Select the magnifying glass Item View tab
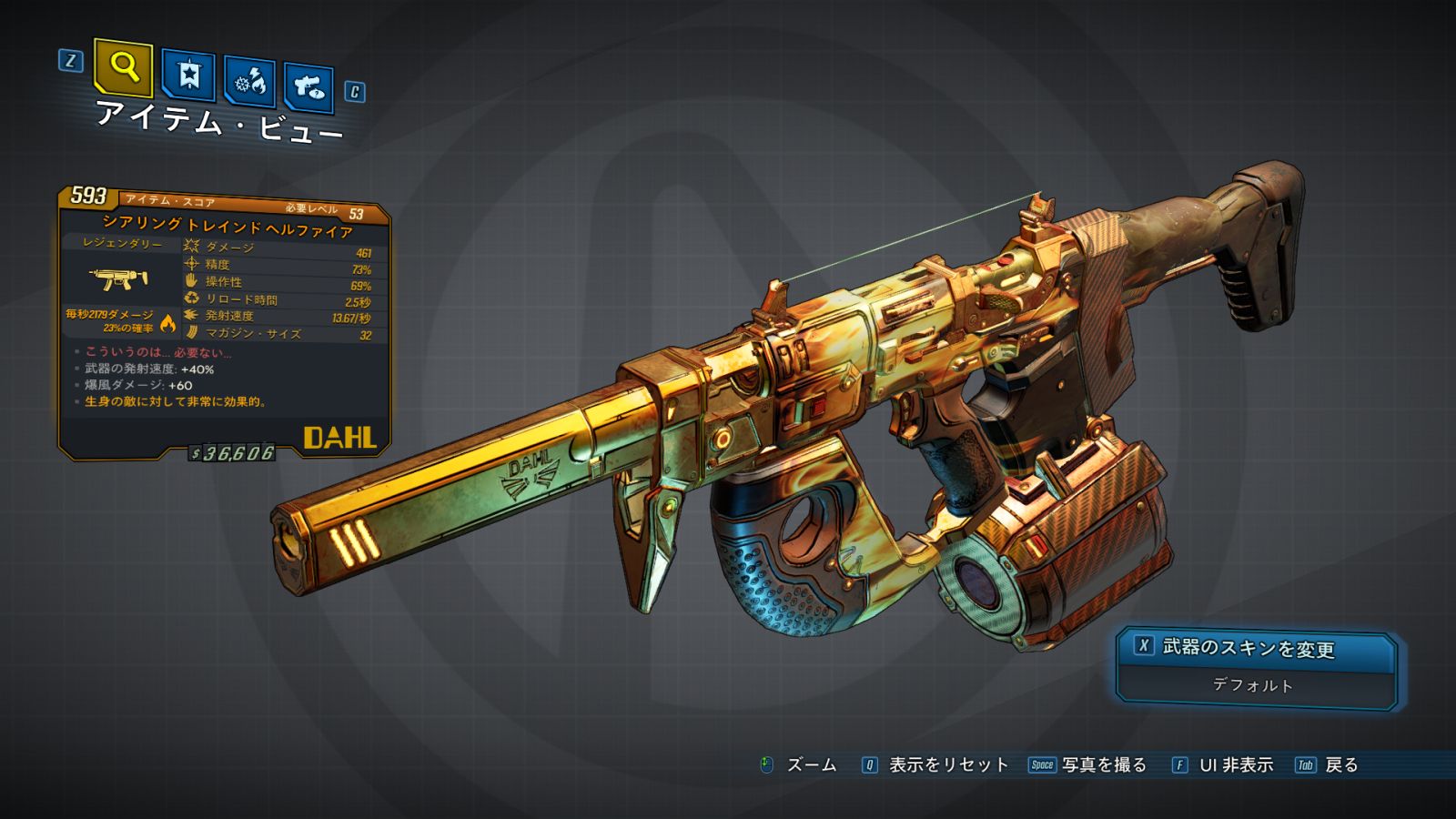The width and height of the screenshot is (1456, 819). (123, 67)
